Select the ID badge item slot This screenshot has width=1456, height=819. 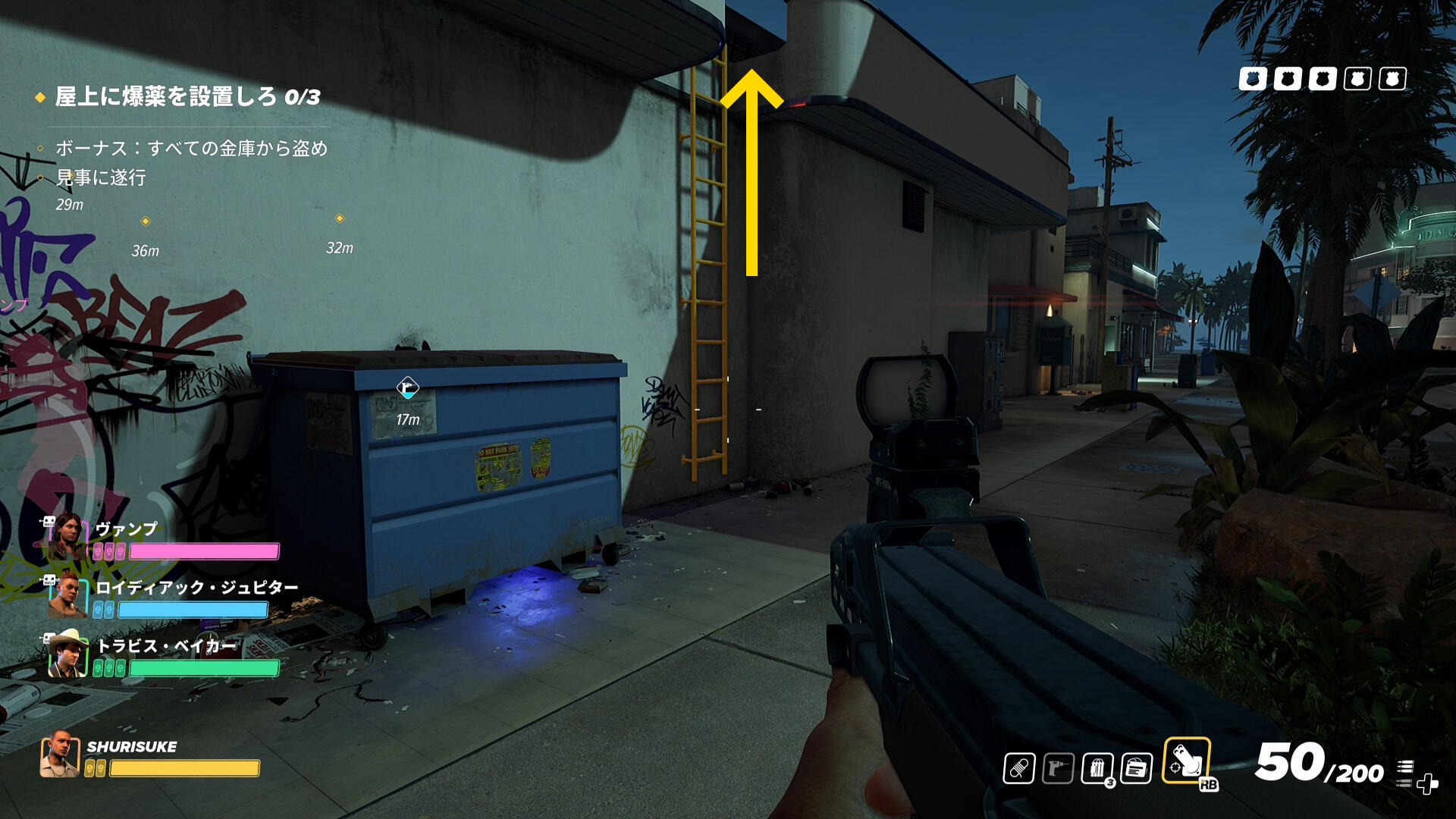coord(1136,769)
